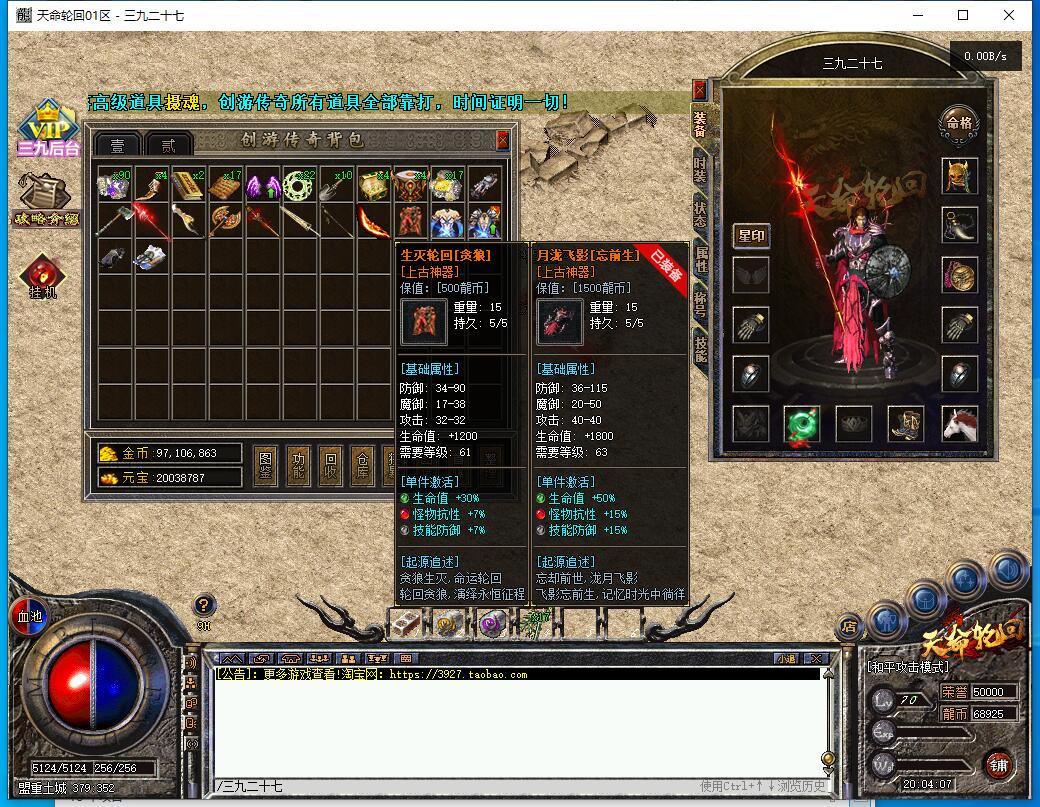Viewport: 1040px width, 807px height.
Task: Click the 星印 button
Action: point(751,236)
